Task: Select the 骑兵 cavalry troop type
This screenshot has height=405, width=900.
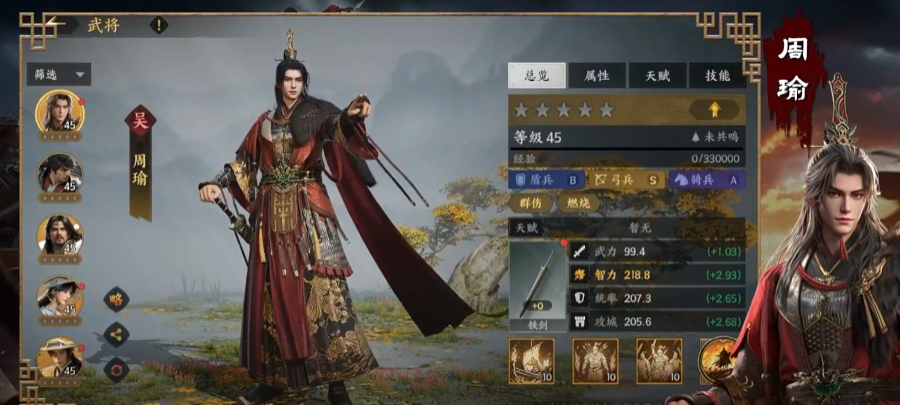Action: pyautogui.click(x=704, y=180)
